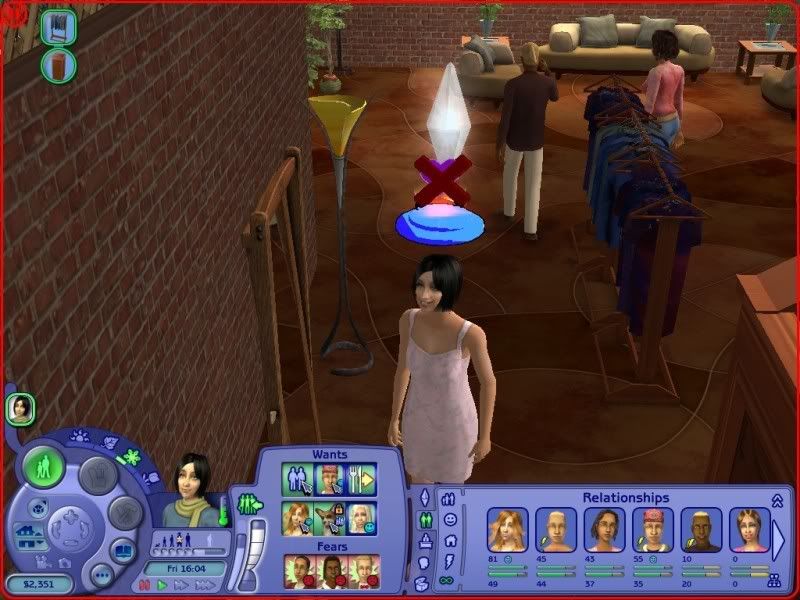Select the clothing rack action in the queue
The image size is (800, 600).
coord(58,28)
